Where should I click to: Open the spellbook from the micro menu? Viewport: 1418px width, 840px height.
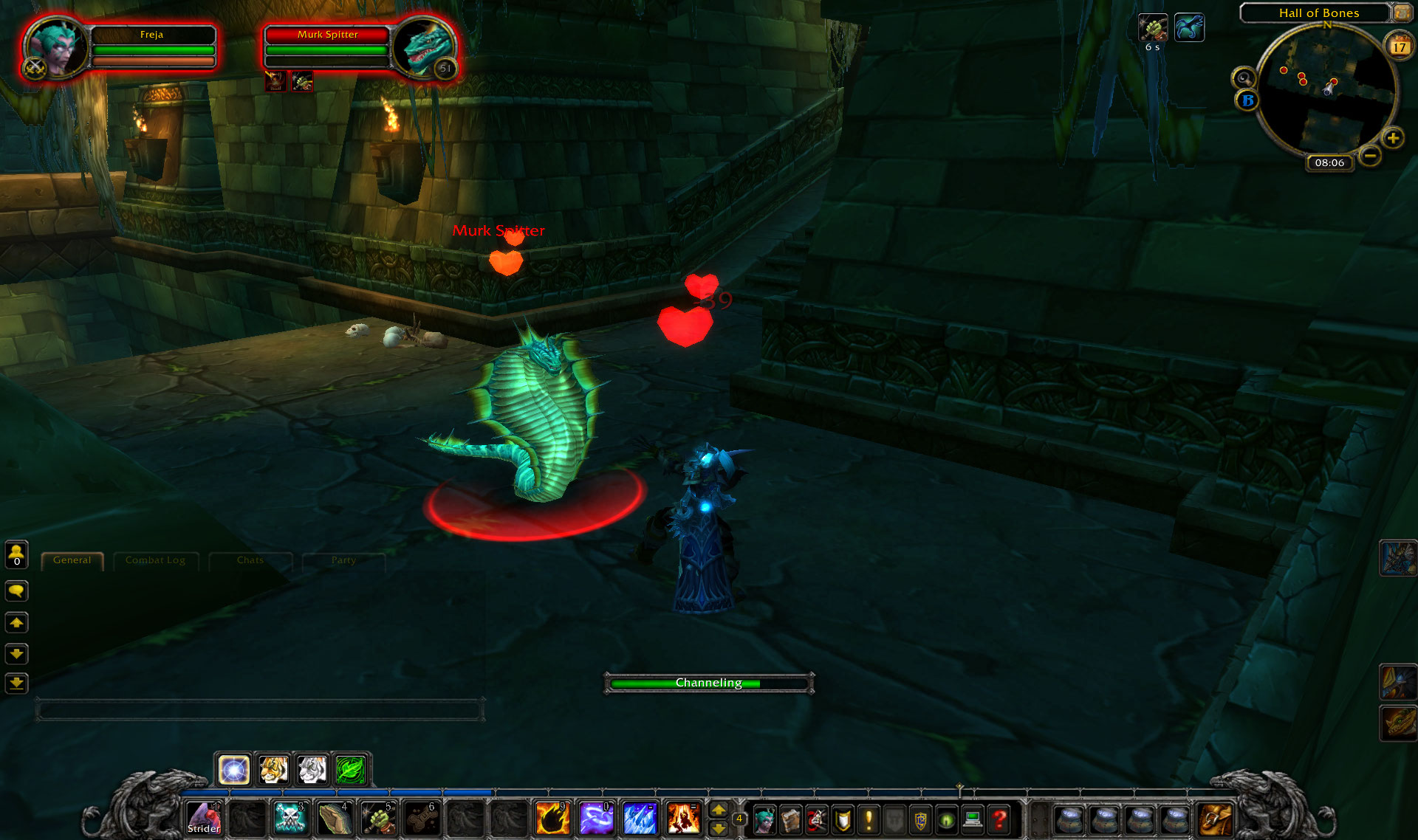[x=791, y=819]
